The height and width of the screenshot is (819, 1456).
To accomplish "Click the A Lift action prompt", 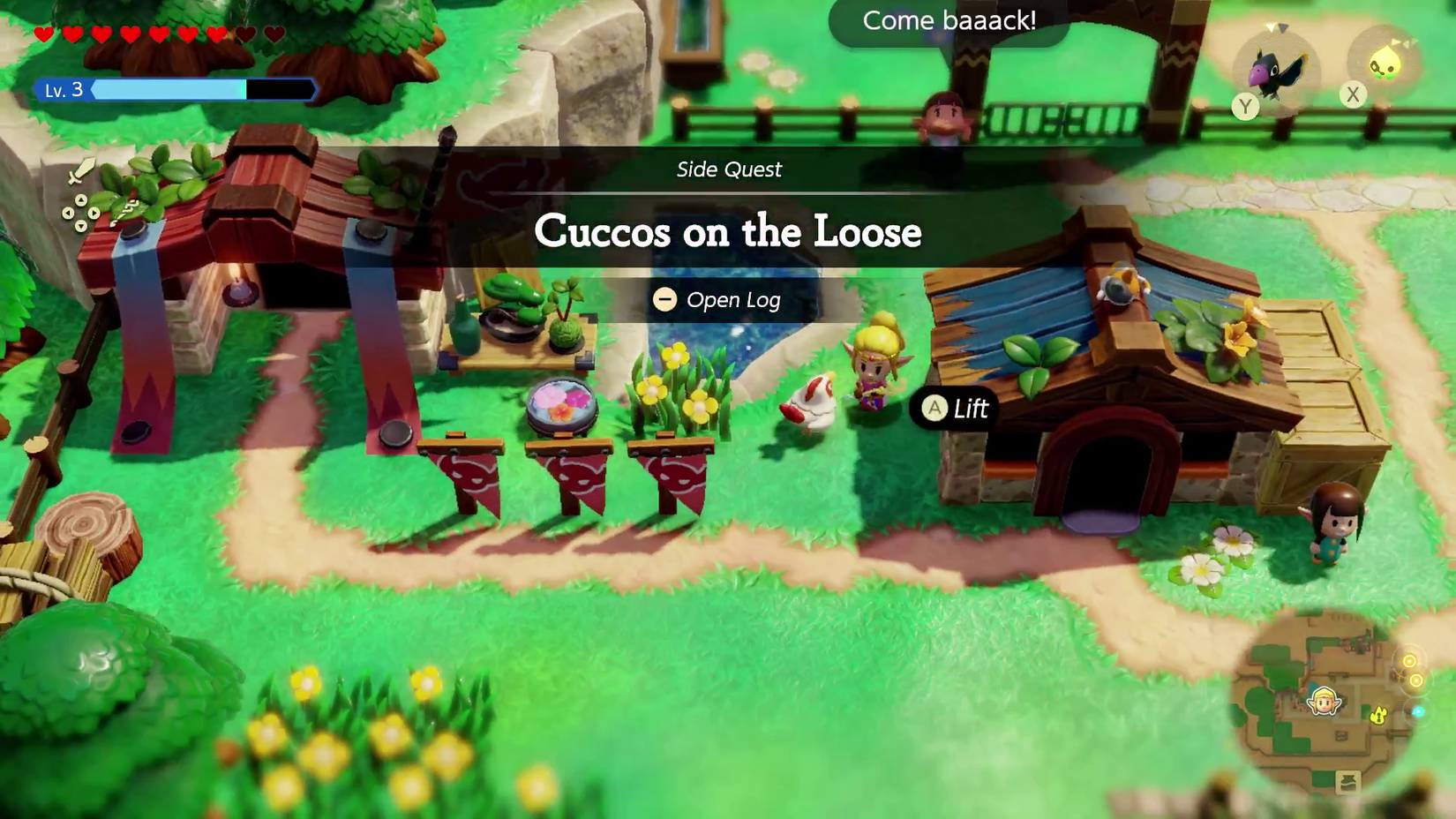I will click(953, 409).
